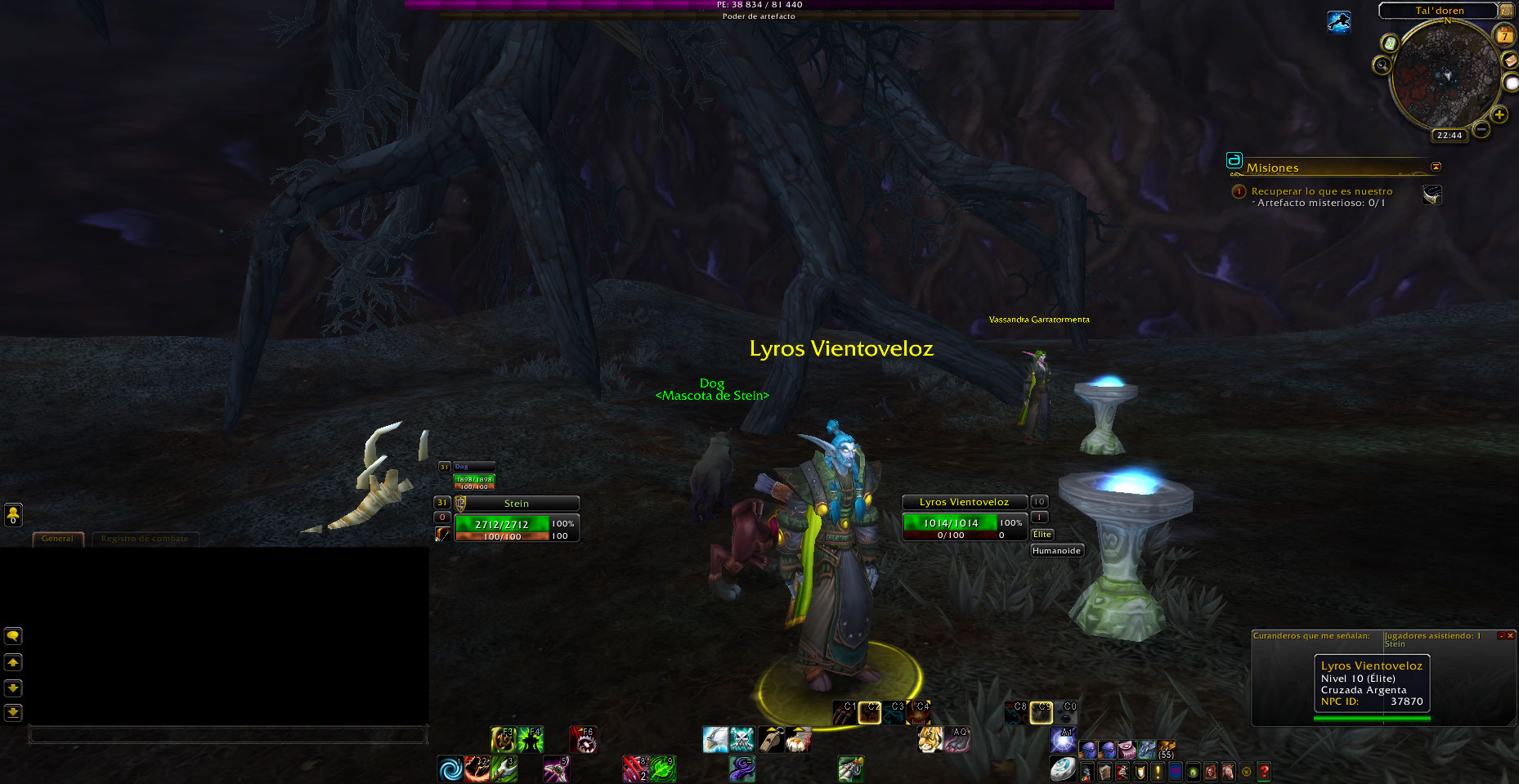Zoom in on the minimap
This screenshot has height=784, width=1519.
[1499, 115]
